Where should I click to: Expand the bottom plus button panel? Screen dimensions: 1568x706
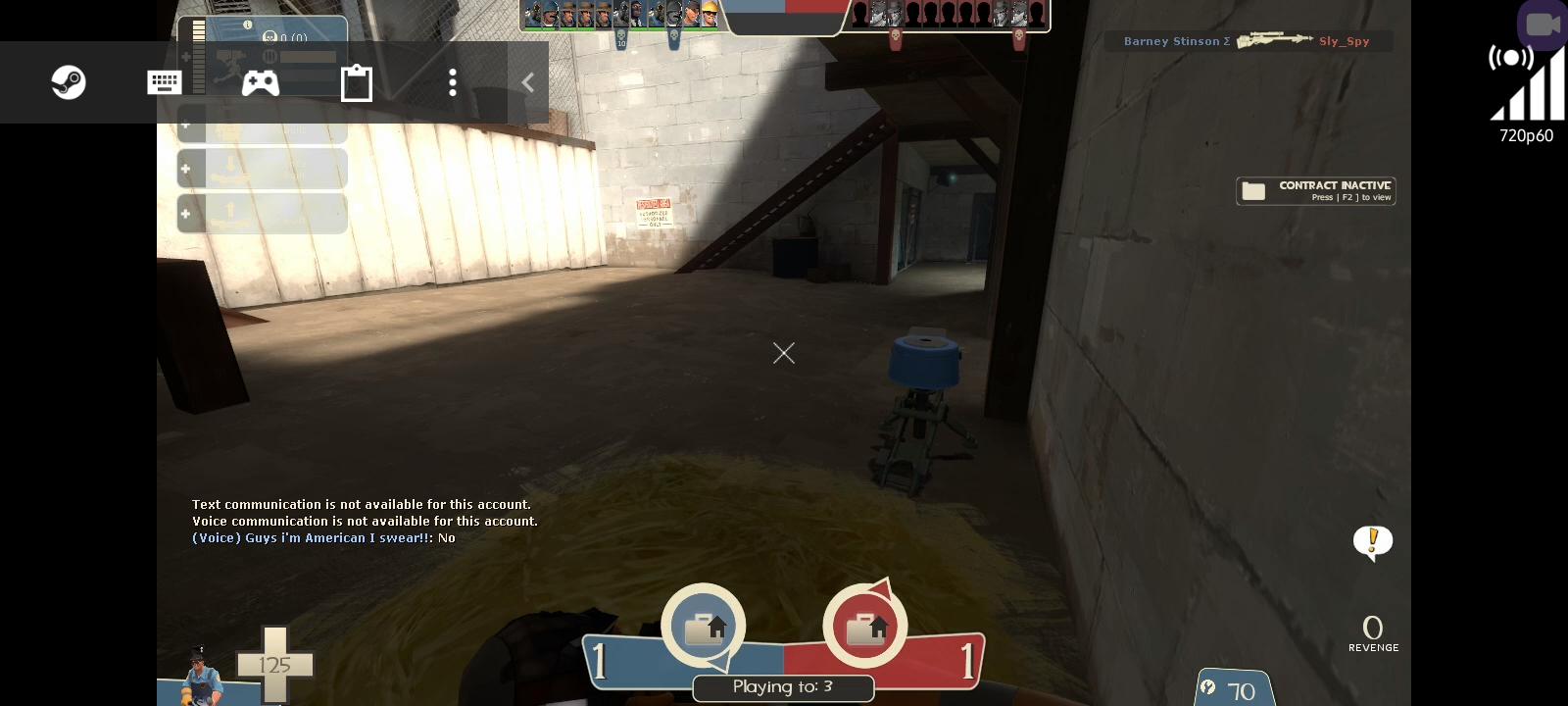click(185, 214)
